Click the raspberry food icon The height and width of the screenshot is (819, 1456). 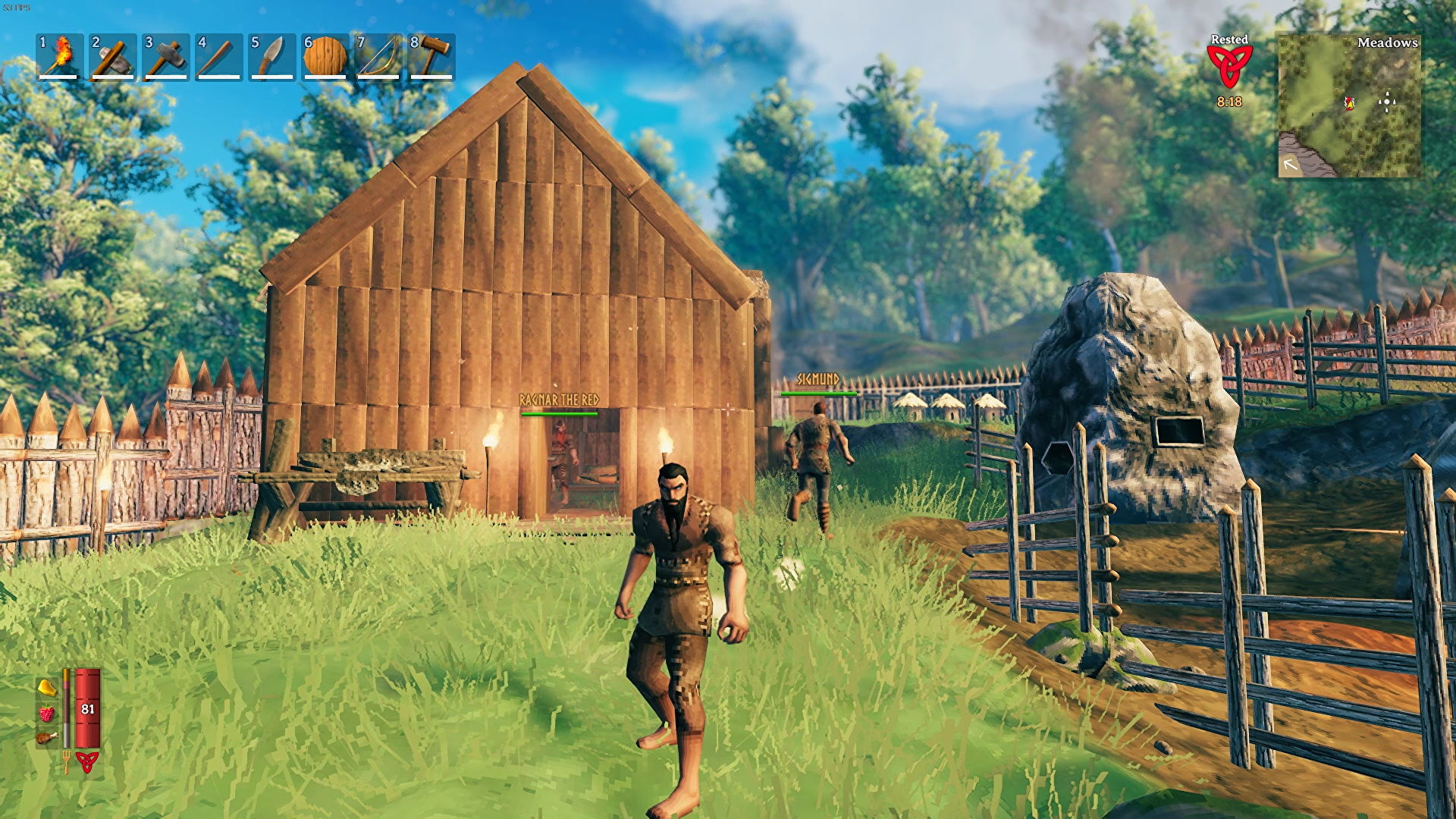tap(47, 713)
